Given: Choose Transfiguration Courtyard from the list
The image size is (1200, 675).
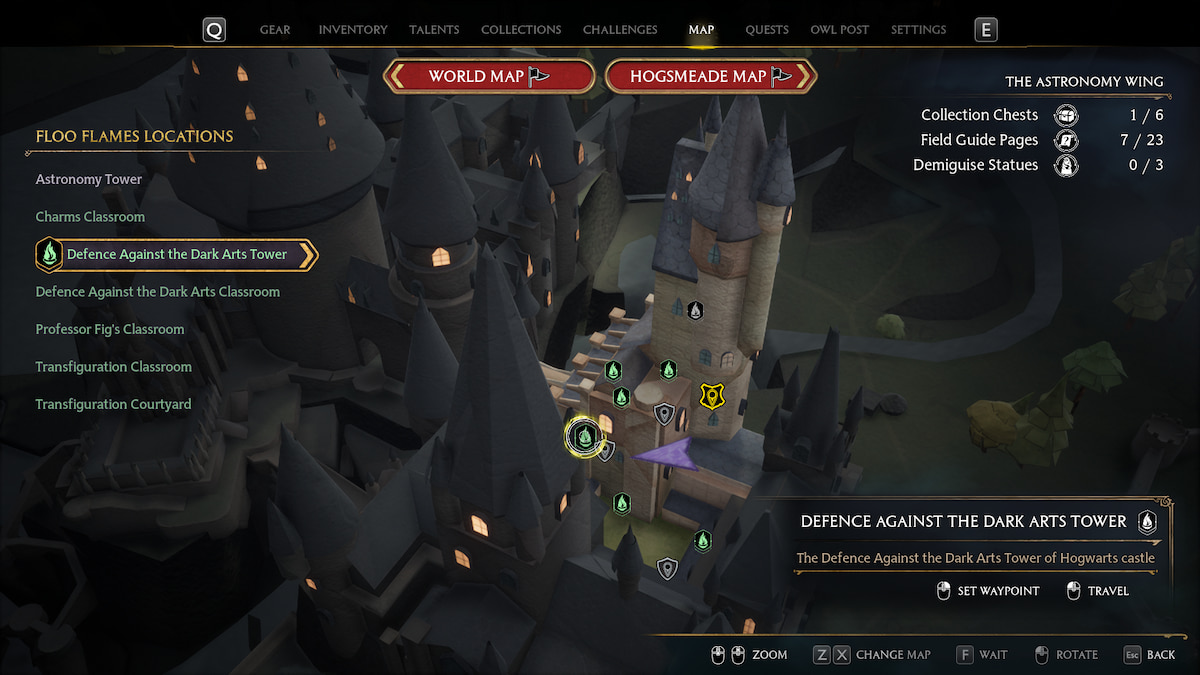Looking at the screenshot, I should click(x=113, y=405).
